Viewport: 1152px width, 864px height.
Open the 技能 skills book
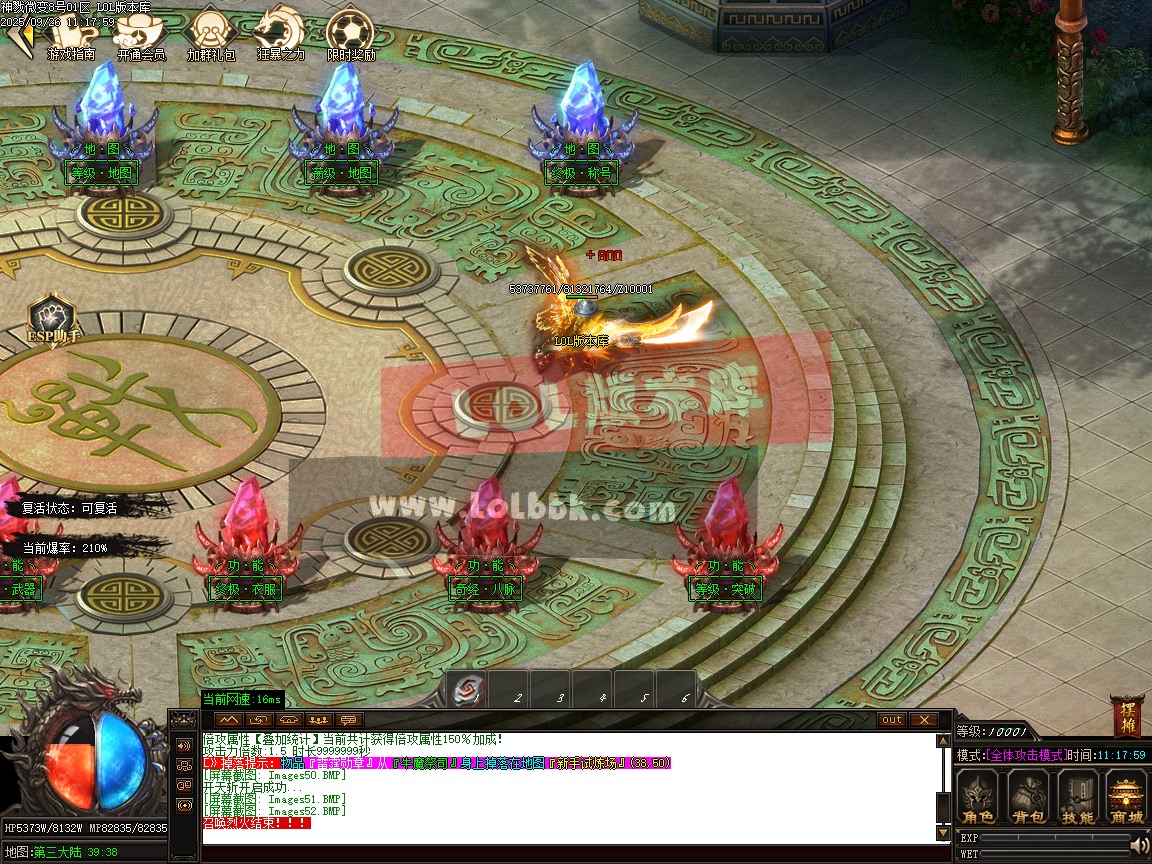1077,797
